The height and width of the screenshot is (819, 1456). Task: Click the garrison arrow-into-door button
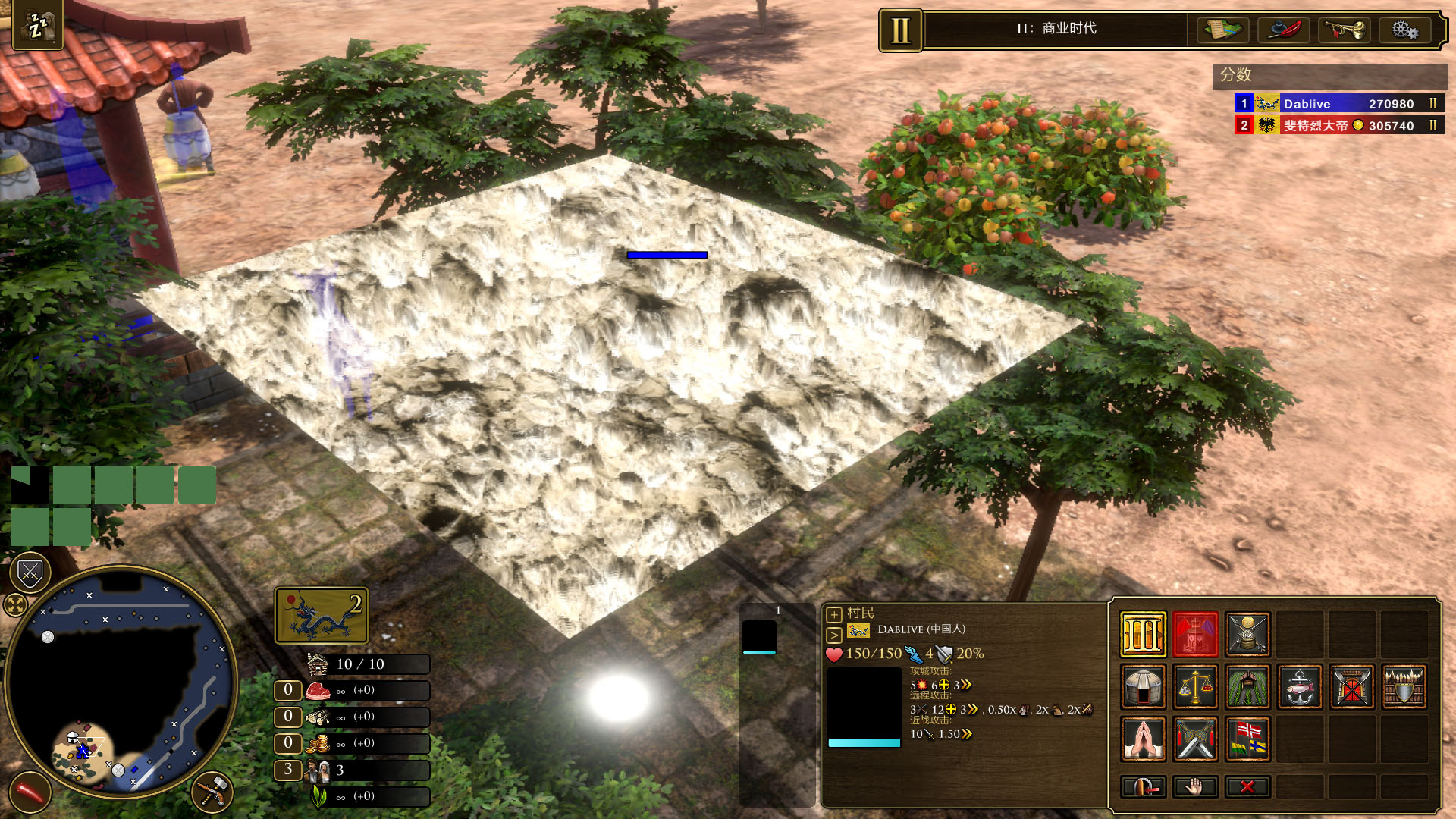(1143, 786)
